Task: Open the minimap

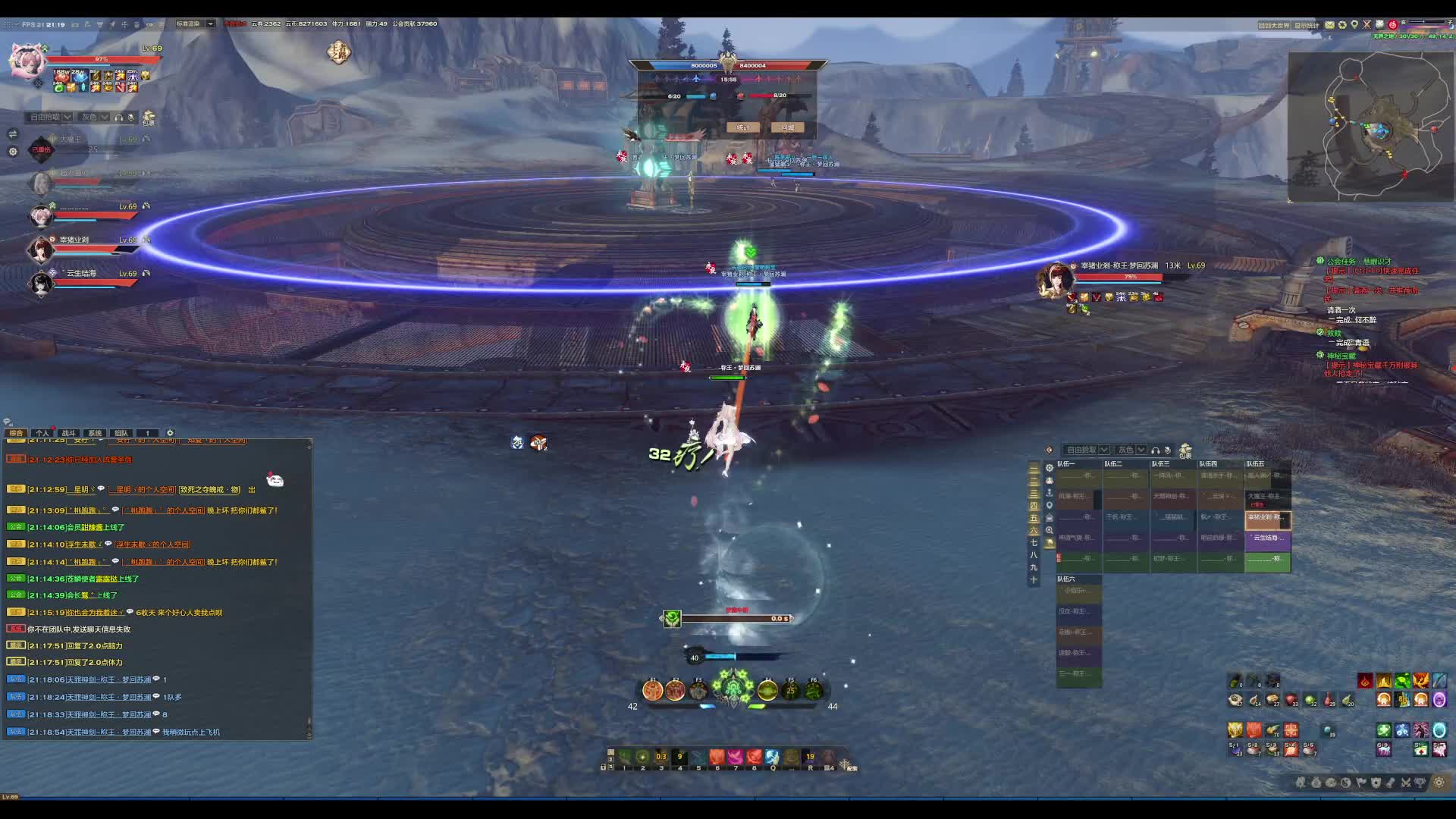Action: click(1370, 127)
